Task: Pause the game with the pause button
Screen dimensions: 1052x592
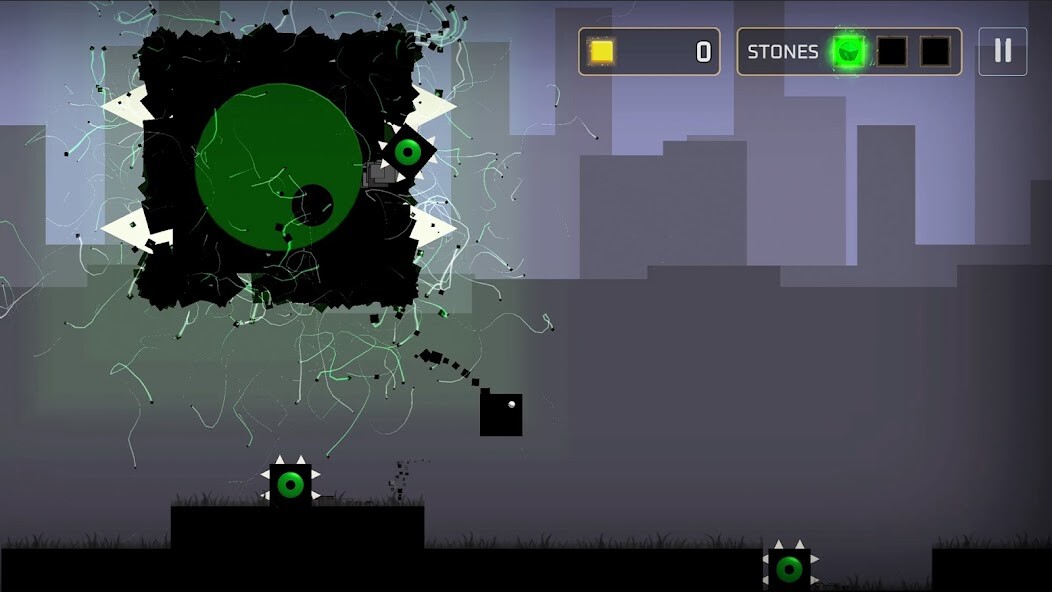Action: point(1002,51)
